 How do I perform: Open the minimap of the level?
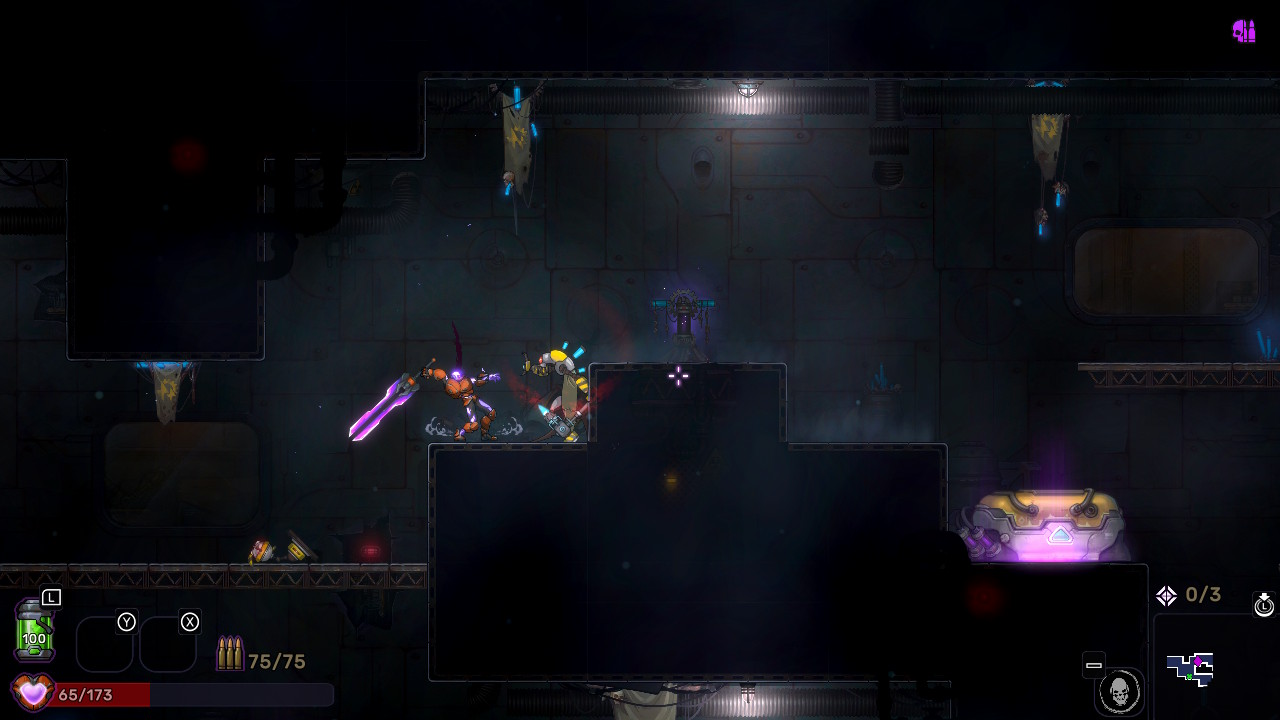[x=1190, y=669]
